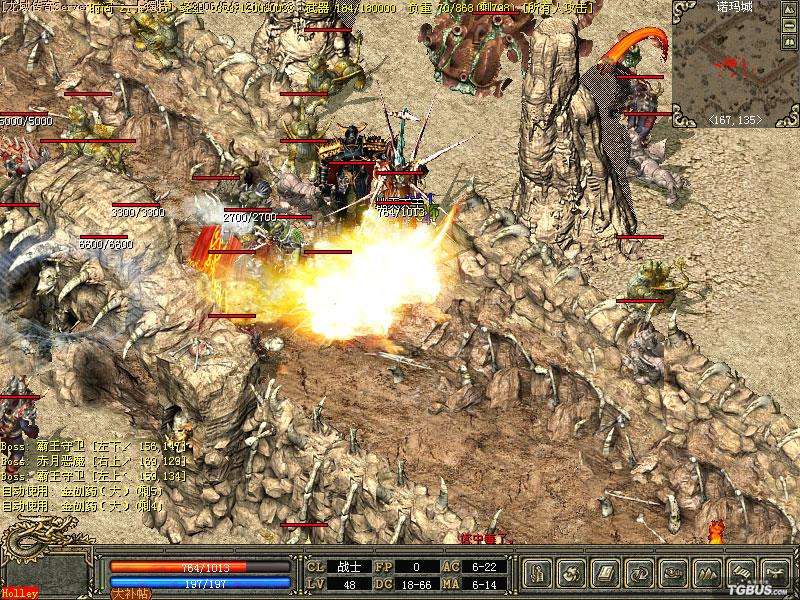Open the character figure icon in bottom bar
This screenshot has height=600, width=800.
pos(537,573)
